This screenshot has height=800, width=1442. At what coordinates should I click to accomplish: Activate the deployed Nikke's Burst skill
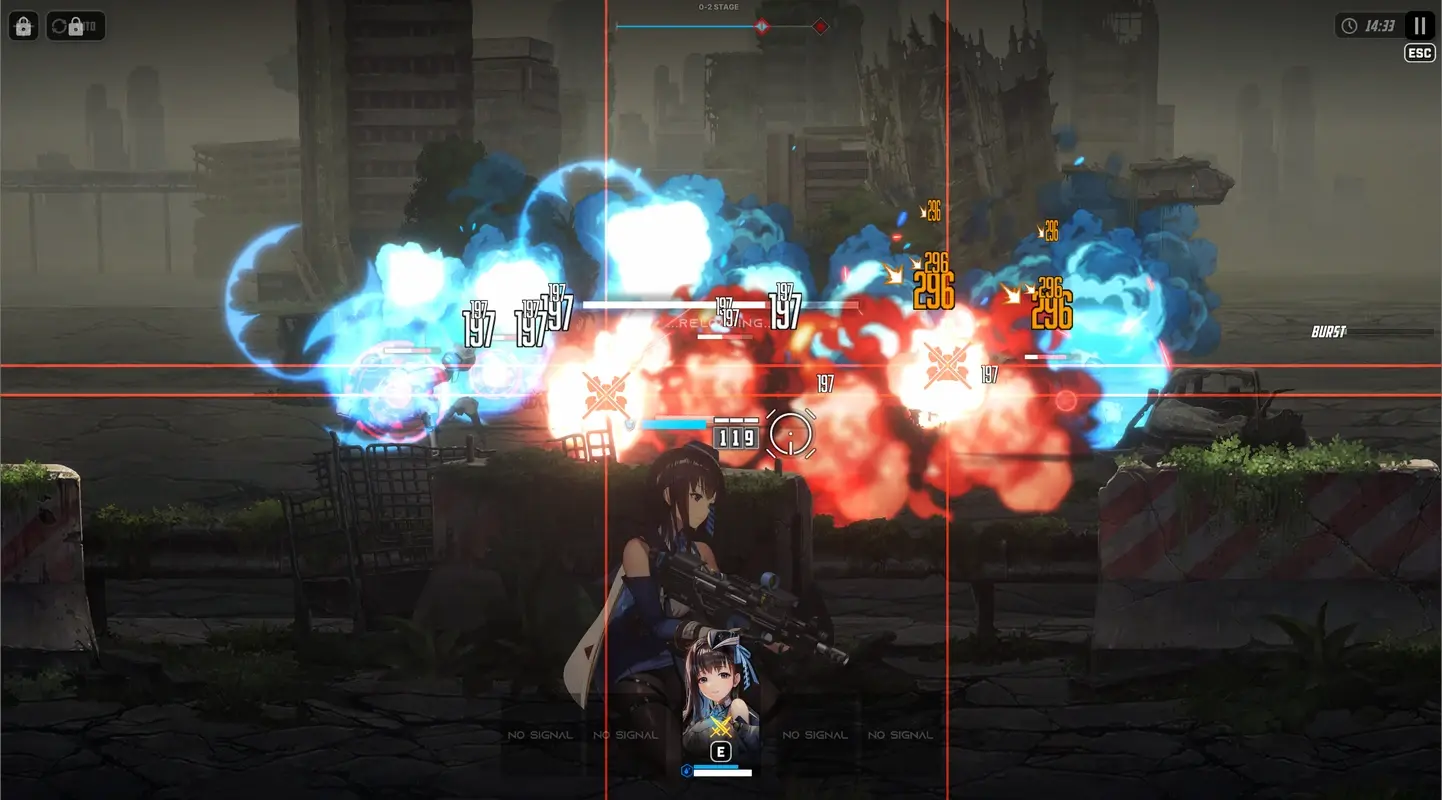721,727
